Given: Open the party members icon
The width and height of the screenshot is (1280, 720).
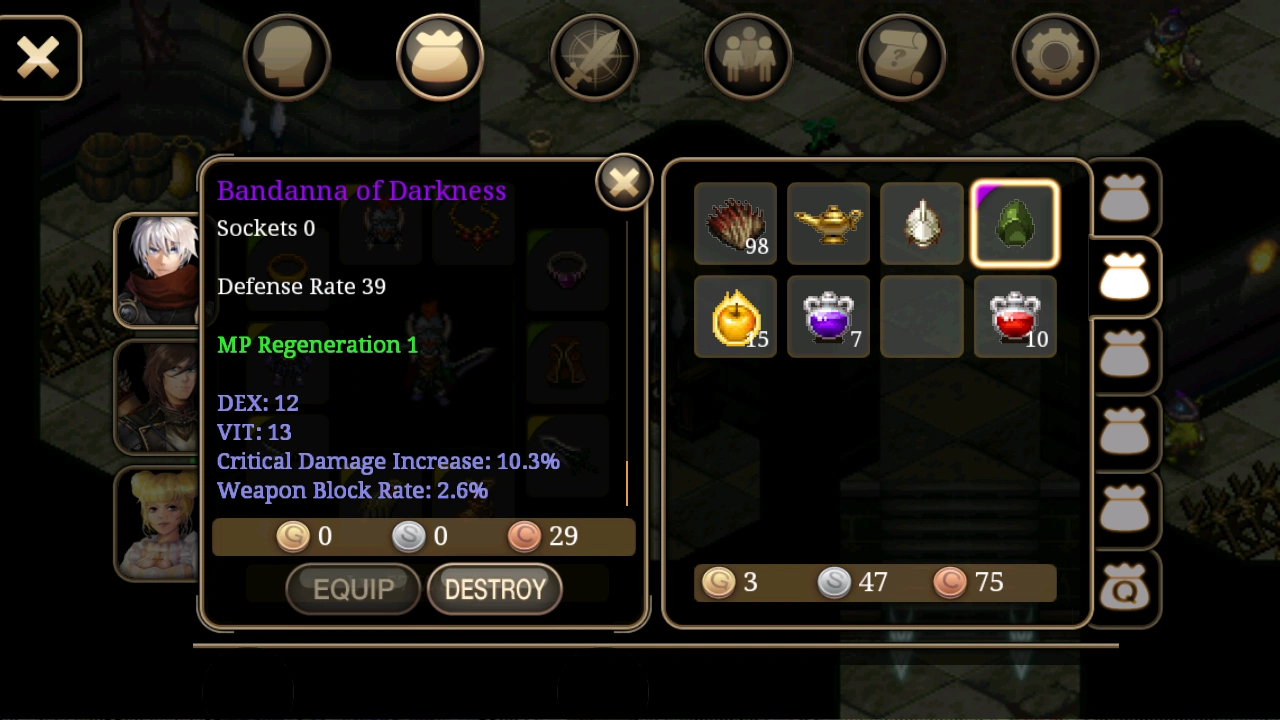Looking at the screenshot, I should pyautogui.click(x=748, y=57).
